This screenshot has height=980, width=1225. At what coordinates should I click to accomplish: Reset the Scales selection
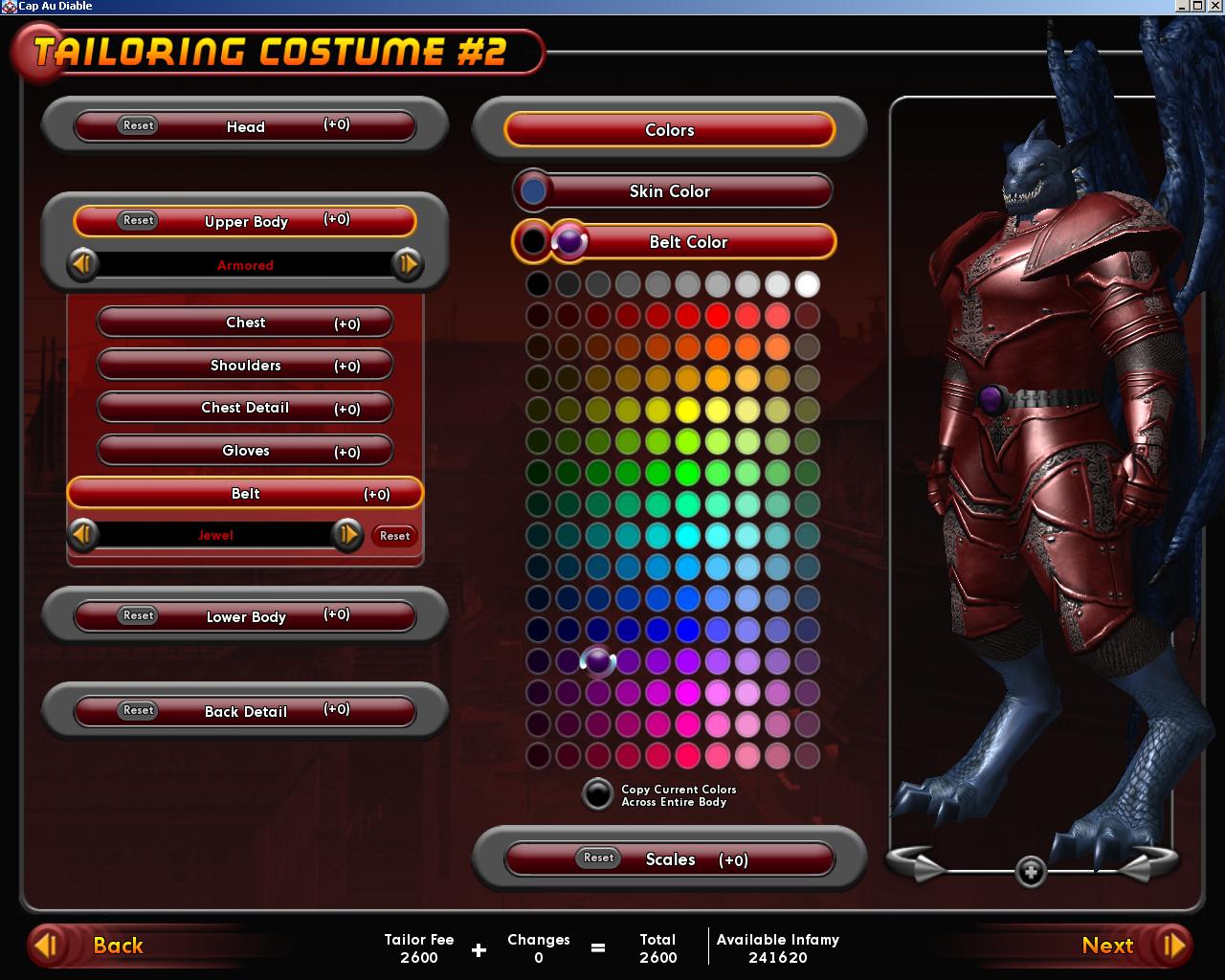[x=598, y=857]
